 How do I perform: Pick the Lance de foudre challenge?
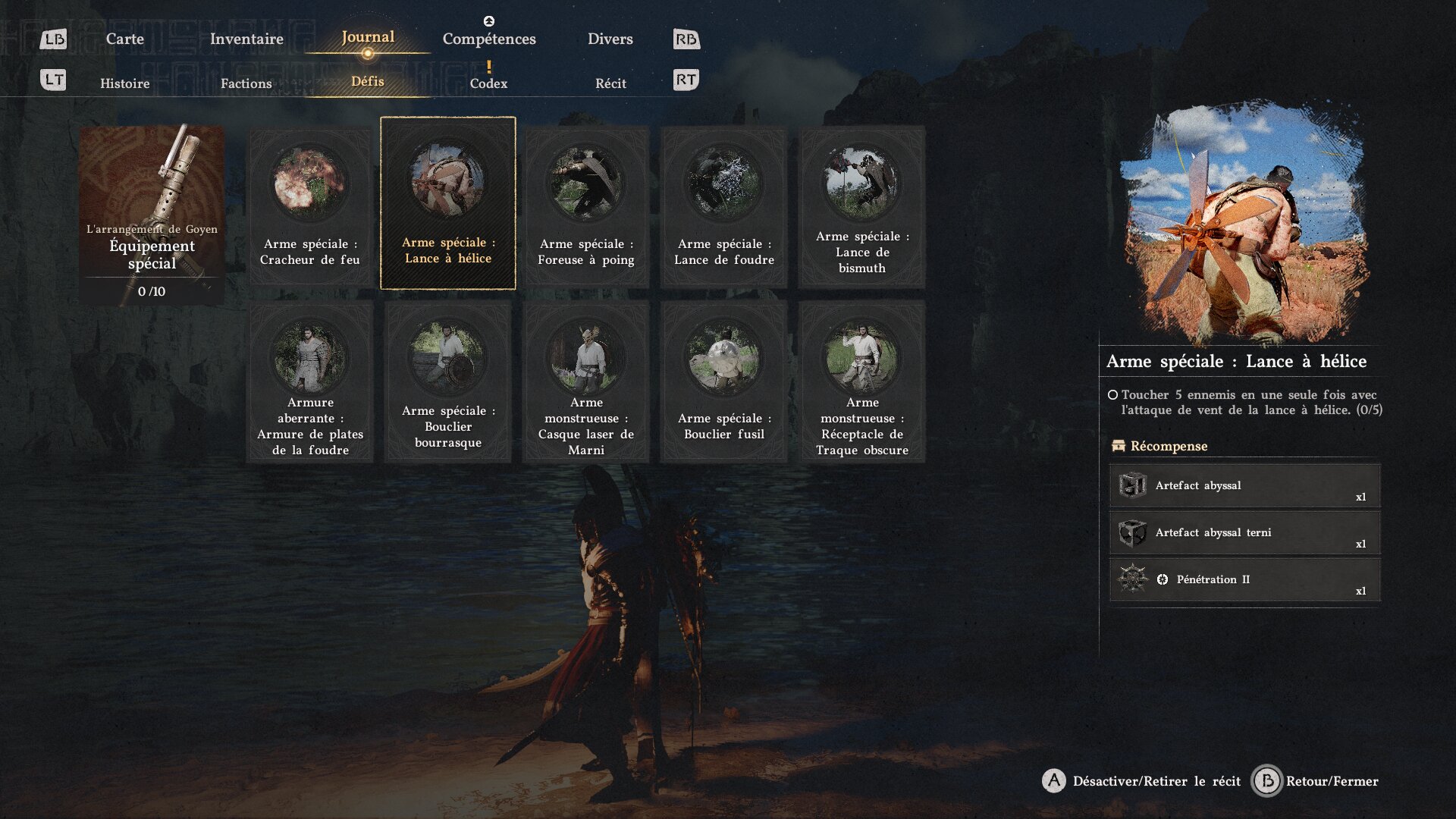[724, 206]
